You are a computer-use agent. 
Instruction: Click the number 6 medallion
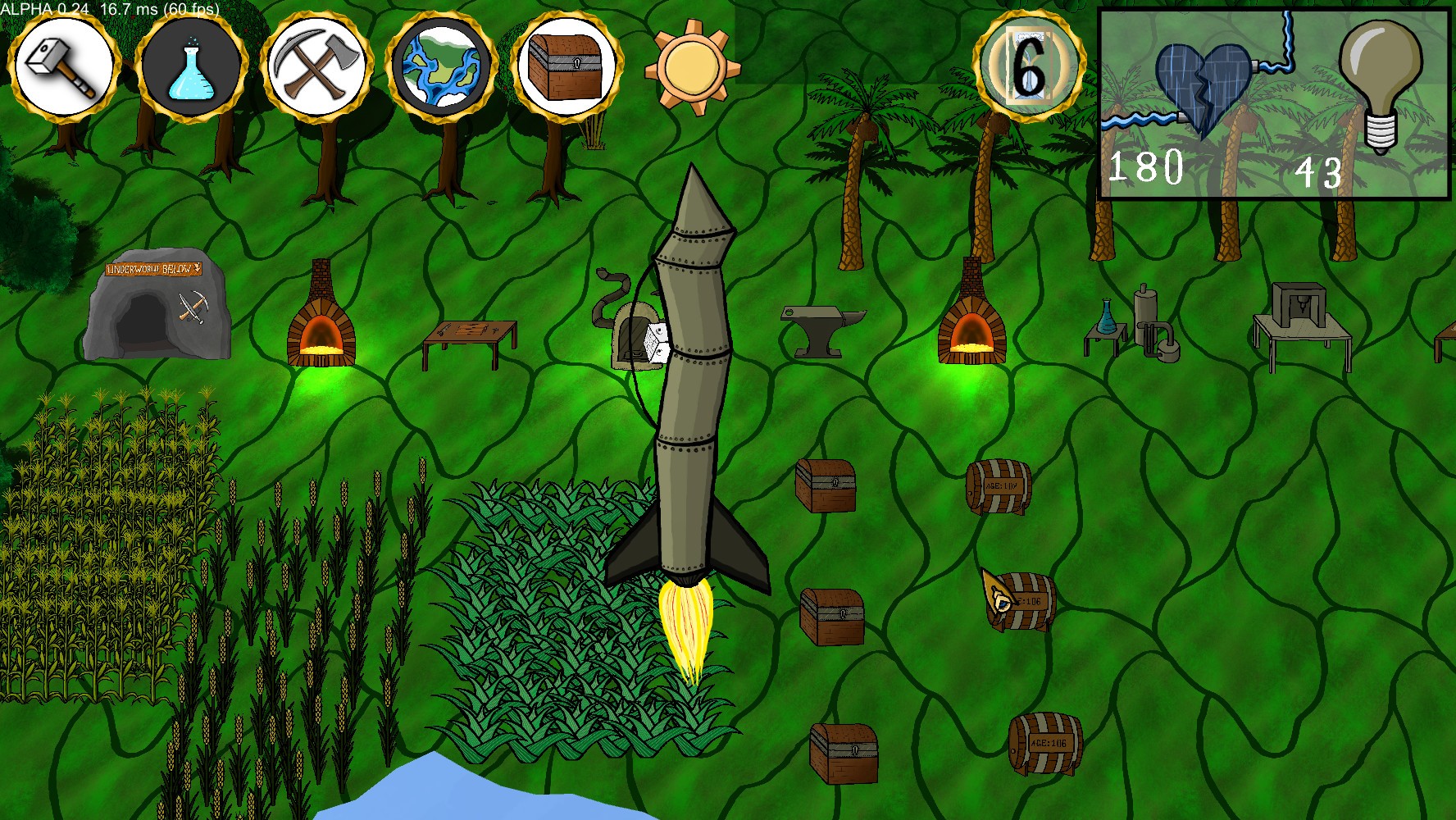pos(1028,67)
